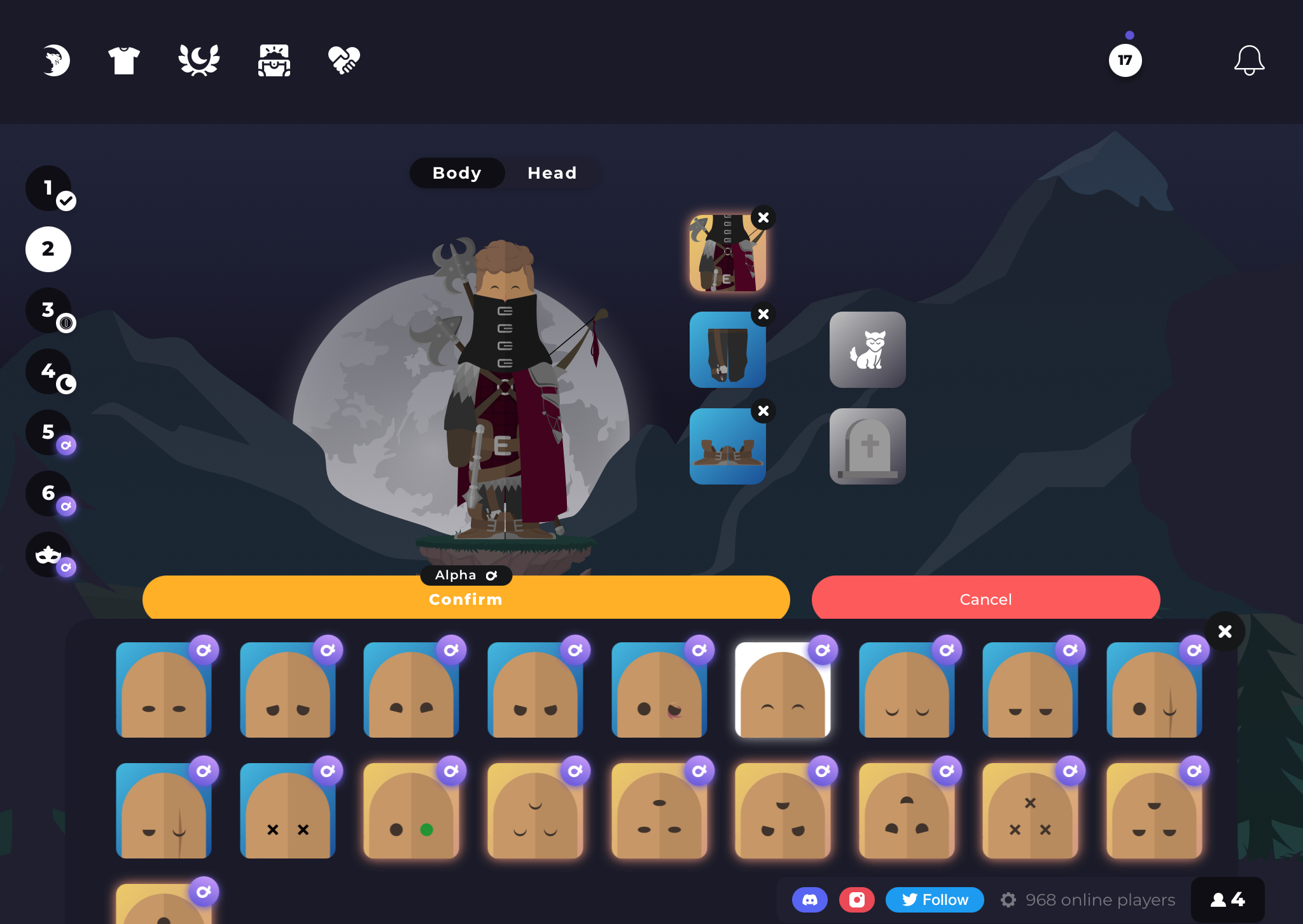Switch to the Head tab
1303x924 pixels.
(551, 173)
